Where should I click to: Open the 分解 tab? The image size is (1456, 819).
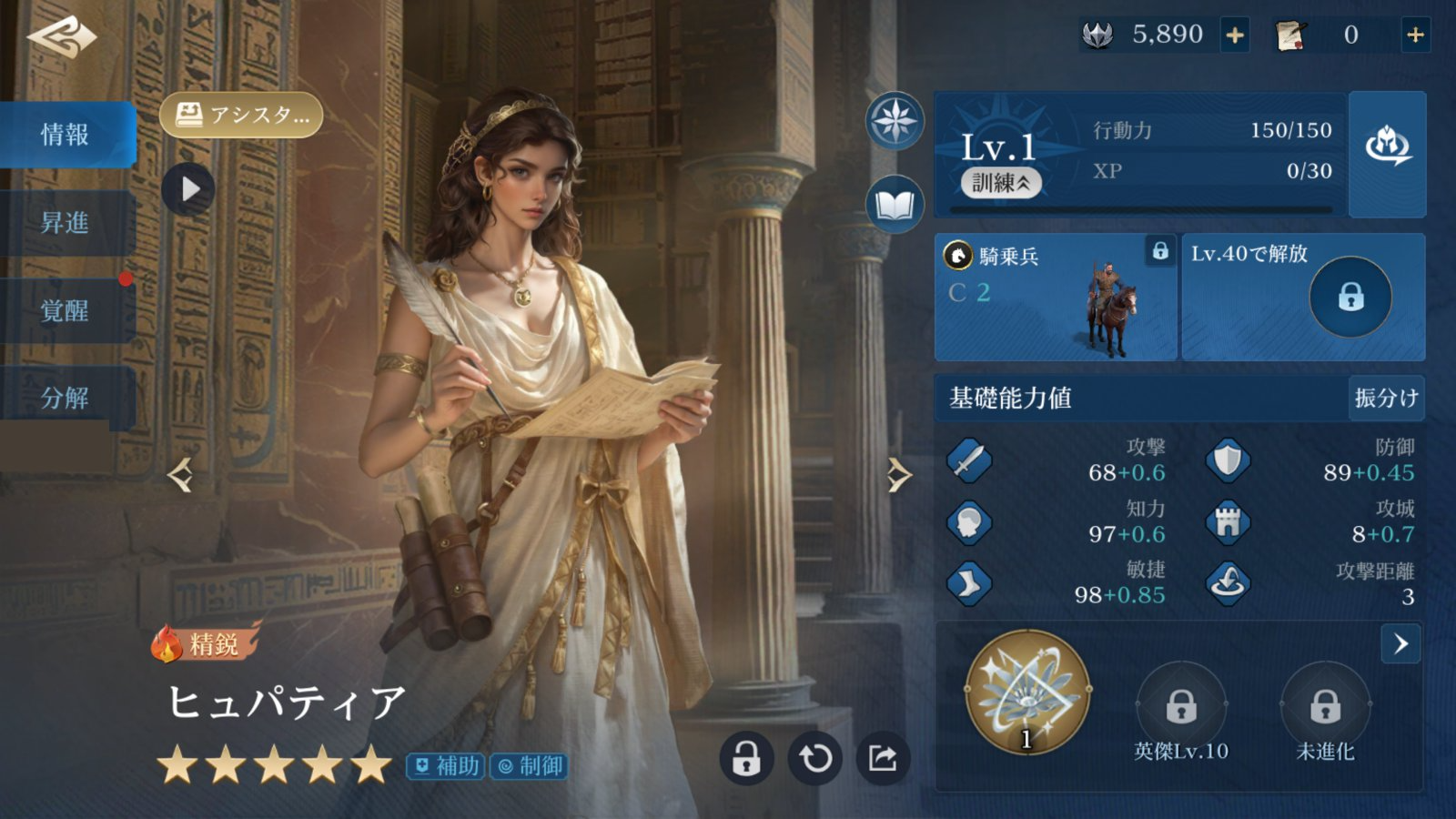pyautogui.click(x=66, y=399)
